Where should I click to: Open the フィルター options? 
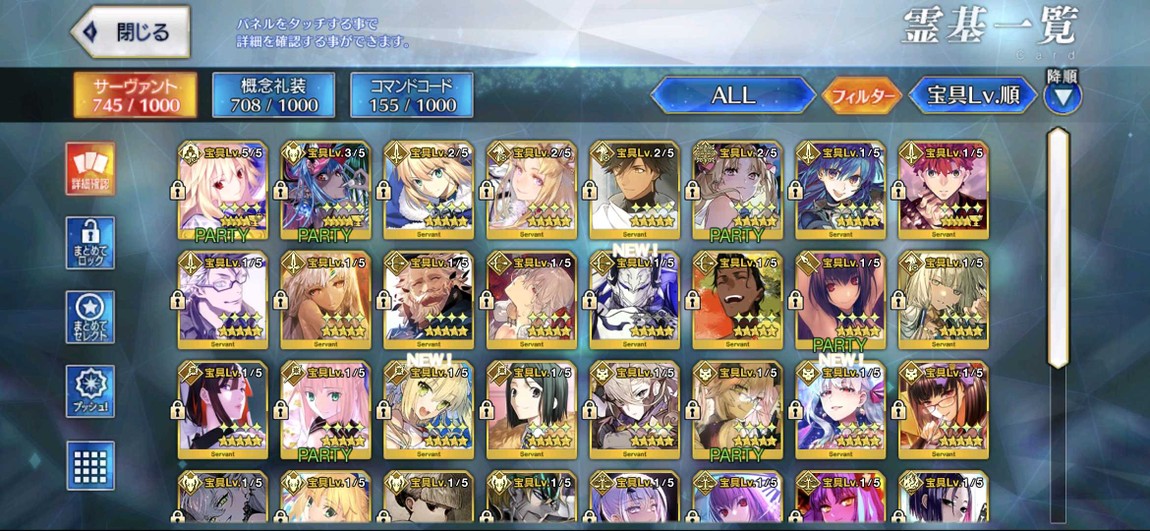pyautogui.click(x=861, y=96)
